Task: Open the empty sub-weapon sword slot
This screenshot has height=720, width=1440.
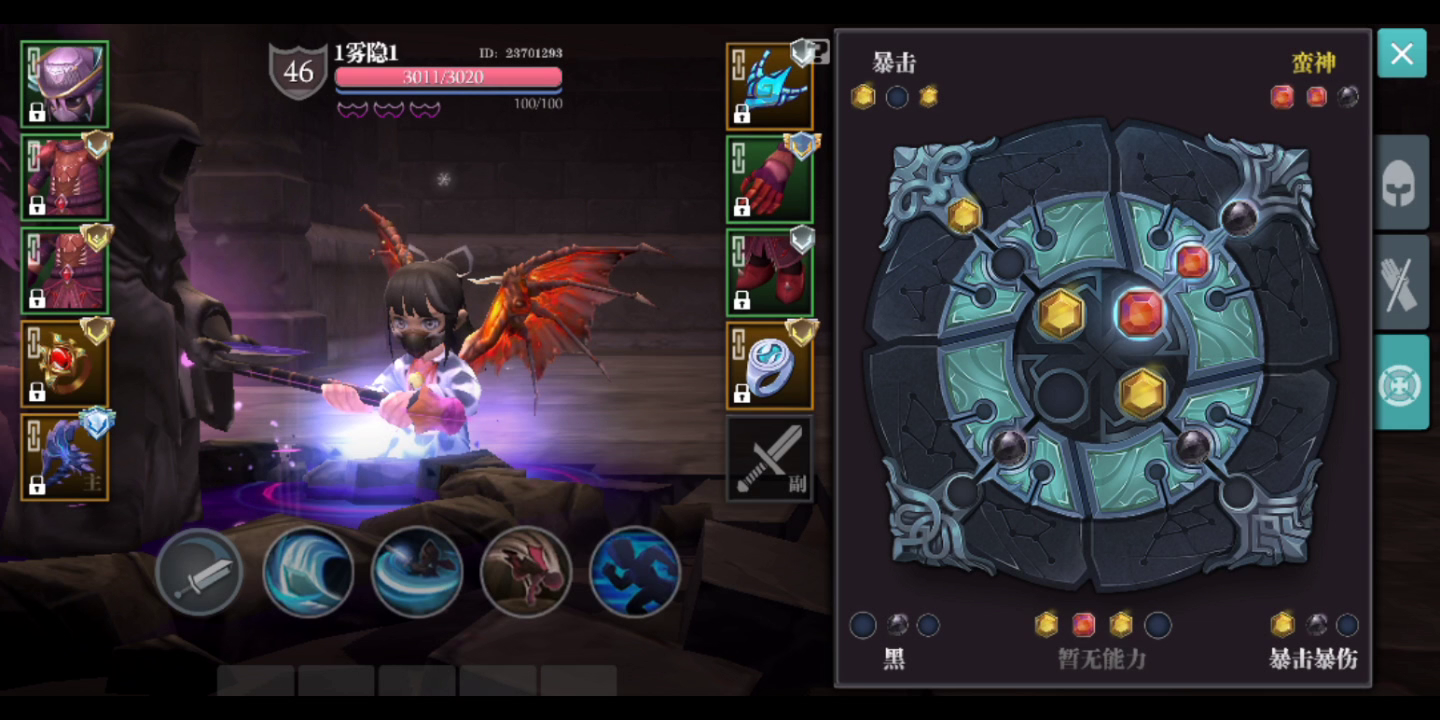Action: 769,459
